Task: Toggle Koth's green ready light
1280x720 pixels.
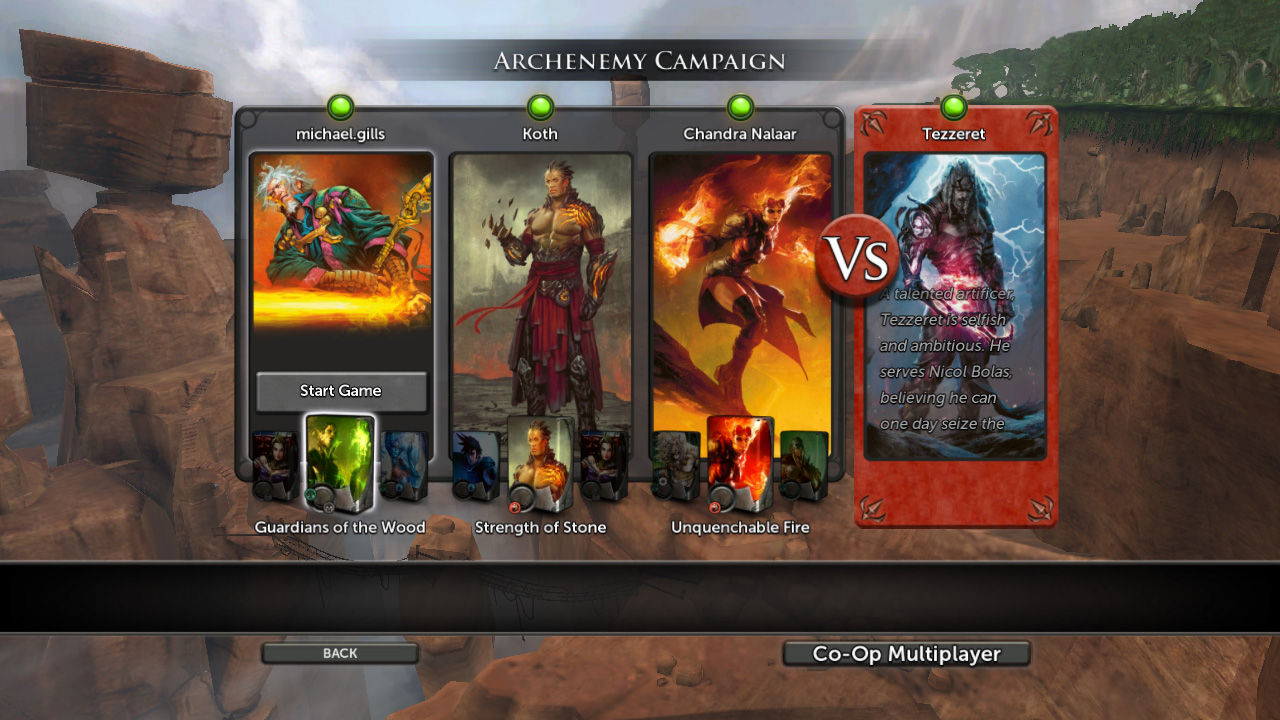Action: pos(540,104)
